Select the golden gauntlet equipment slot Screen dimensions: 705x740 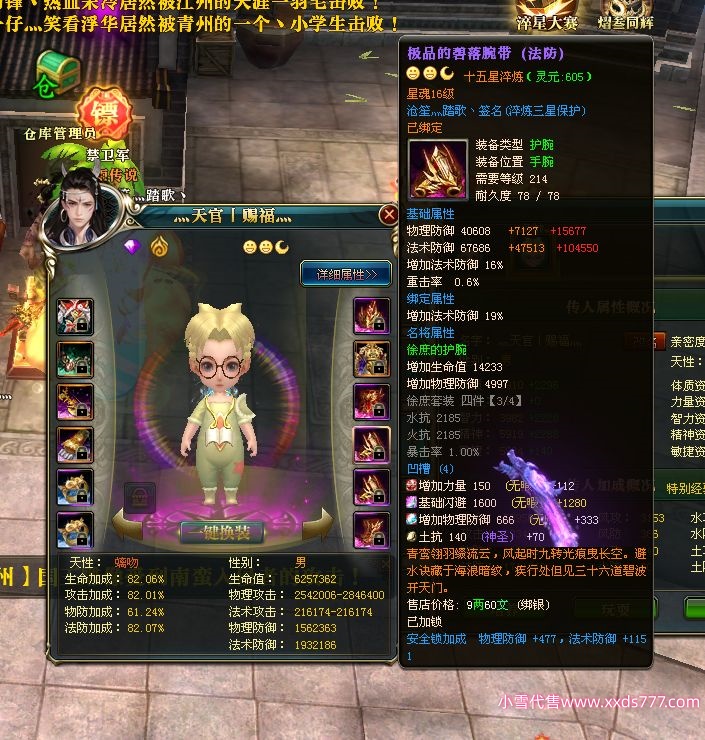pyautogui.click(x=75, y=445)
